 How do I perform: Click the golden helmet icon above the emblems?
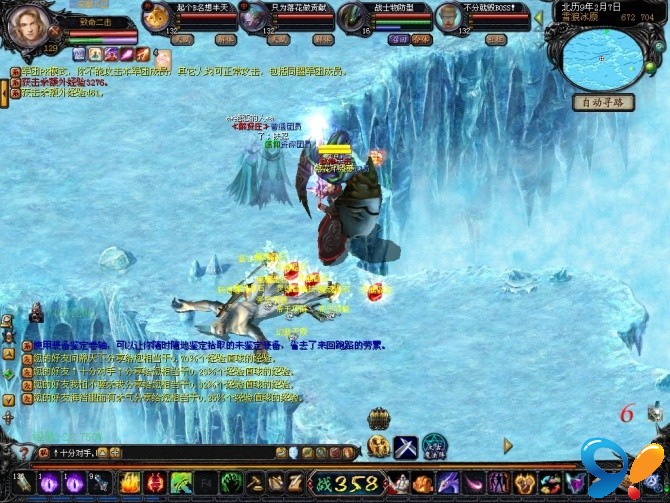click(379, 417)
